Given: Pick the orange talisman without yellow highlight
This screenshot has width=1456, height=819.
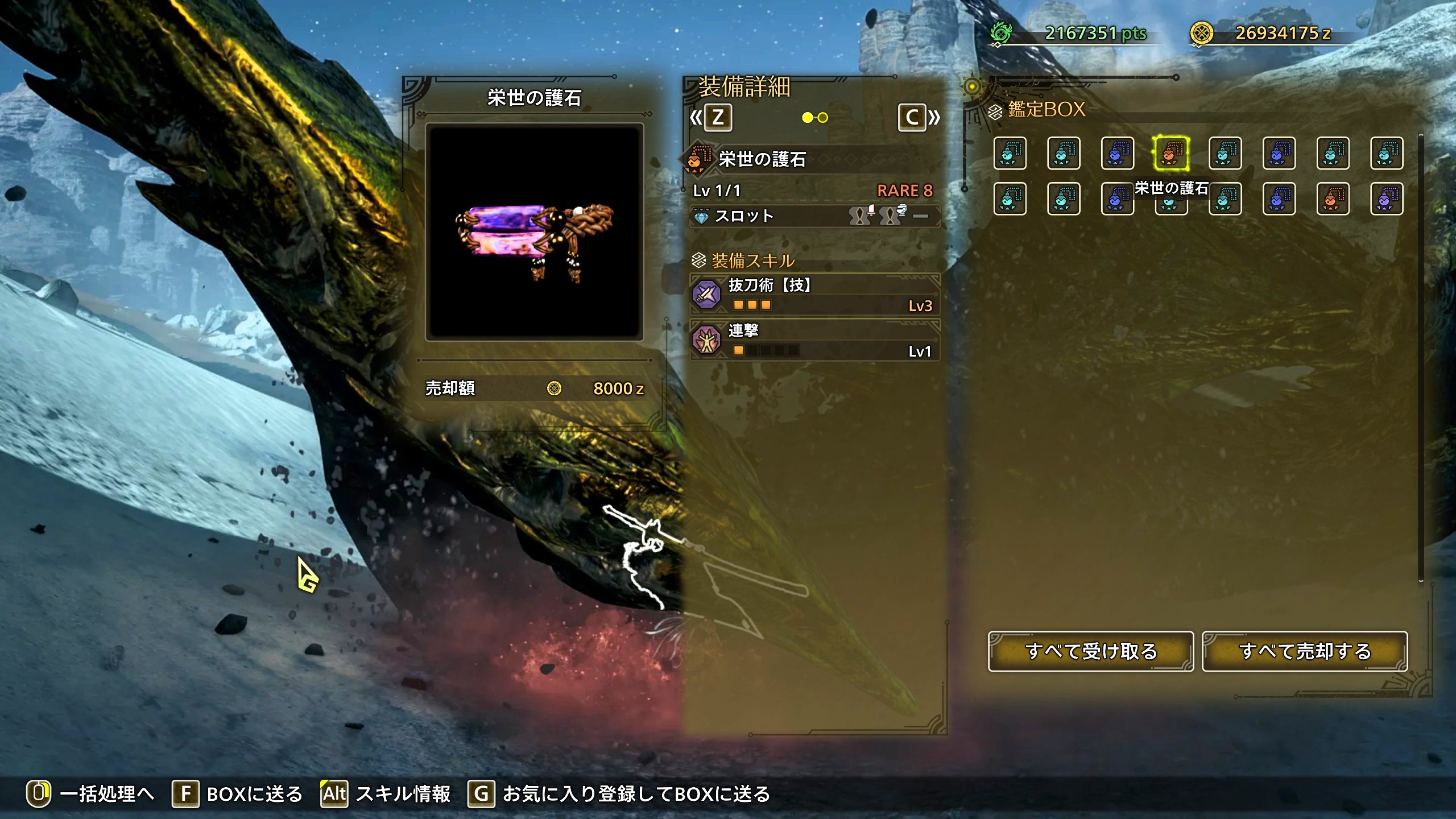Looking at the screenshot, I should [1333, 199].
